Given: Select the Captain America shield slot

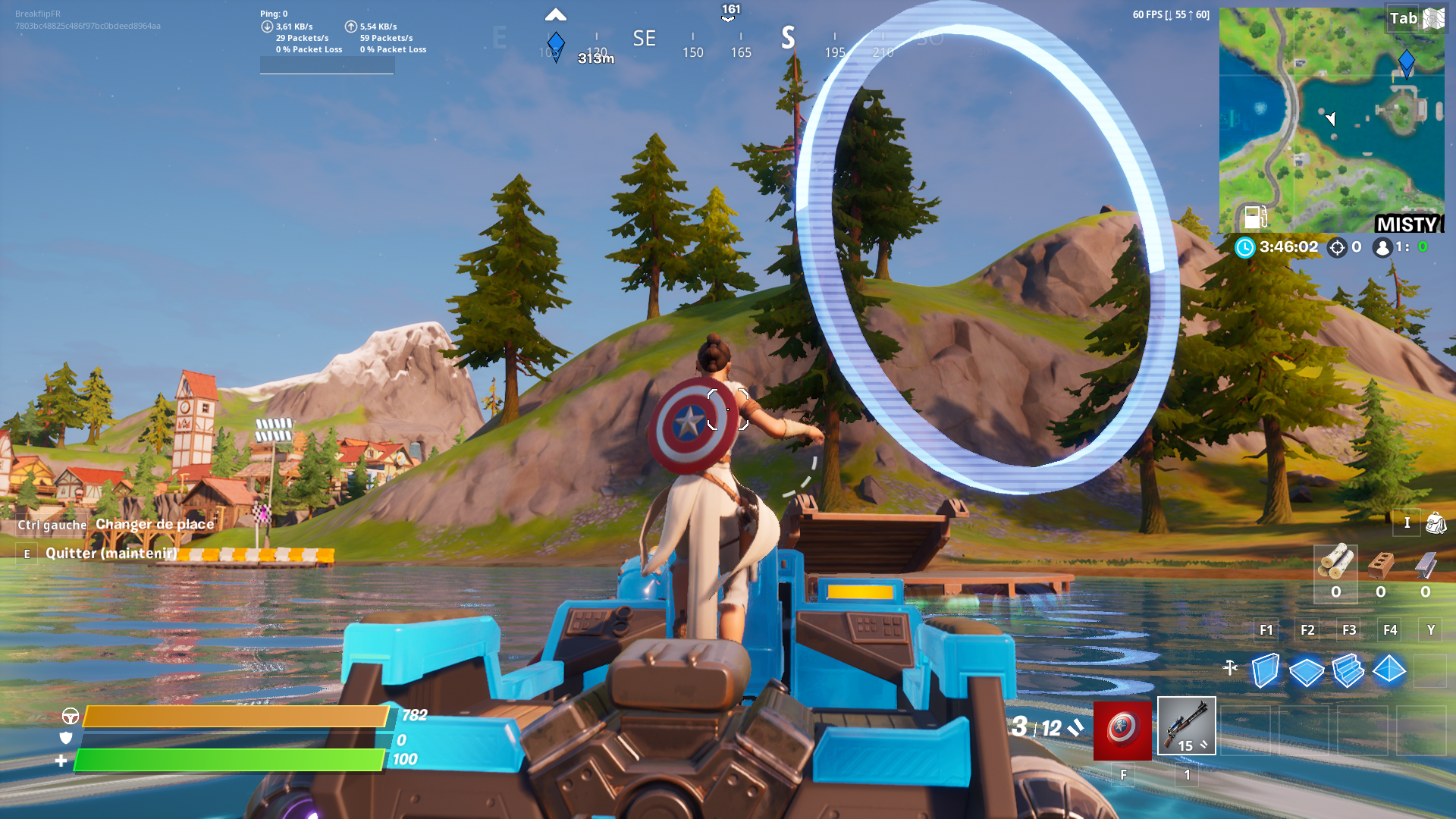Looking at the screenshot, I should point(1122,730).
